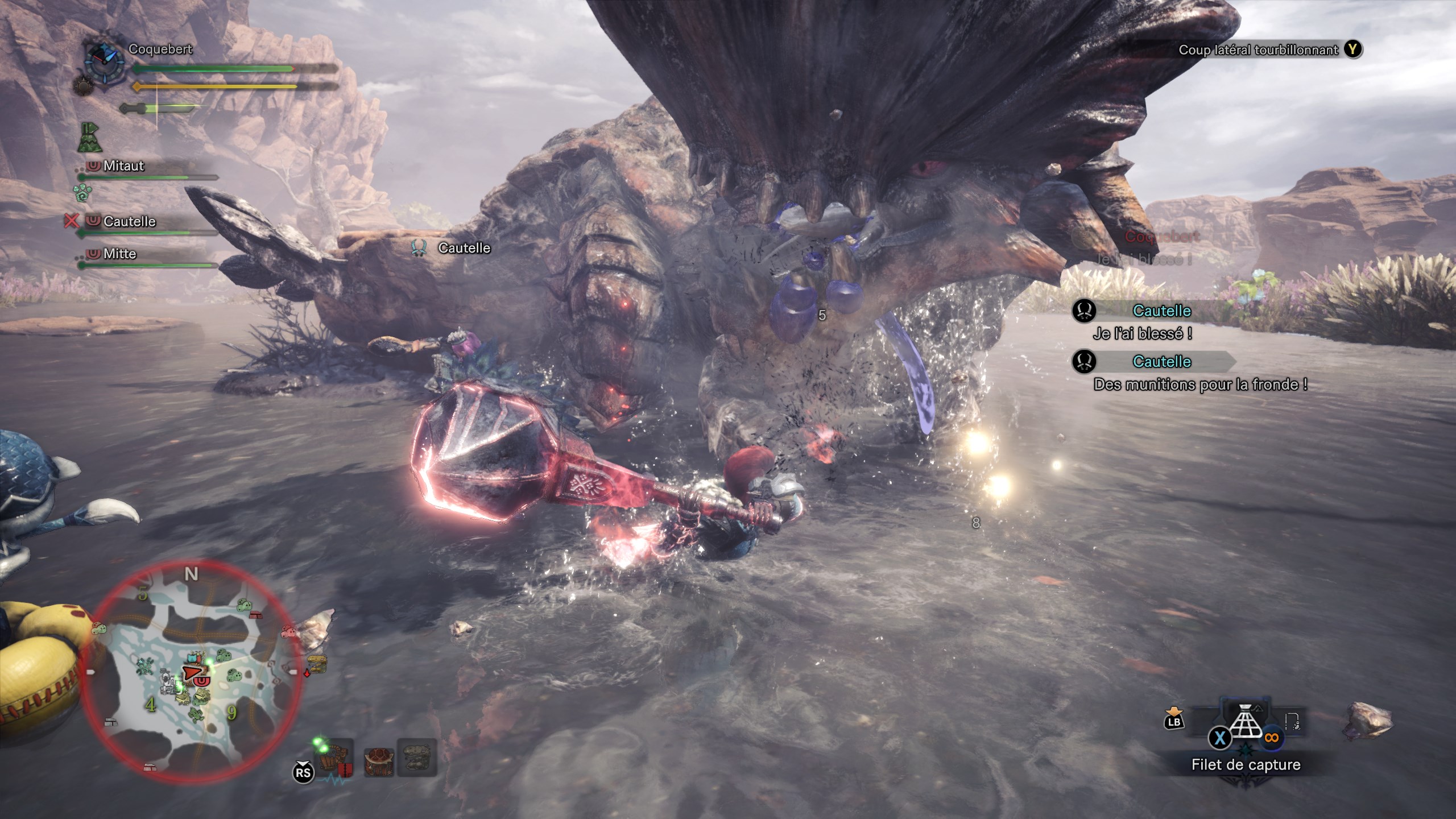Open the quest timer clock dial
The image size is (1456, 819).
(104, 58)
